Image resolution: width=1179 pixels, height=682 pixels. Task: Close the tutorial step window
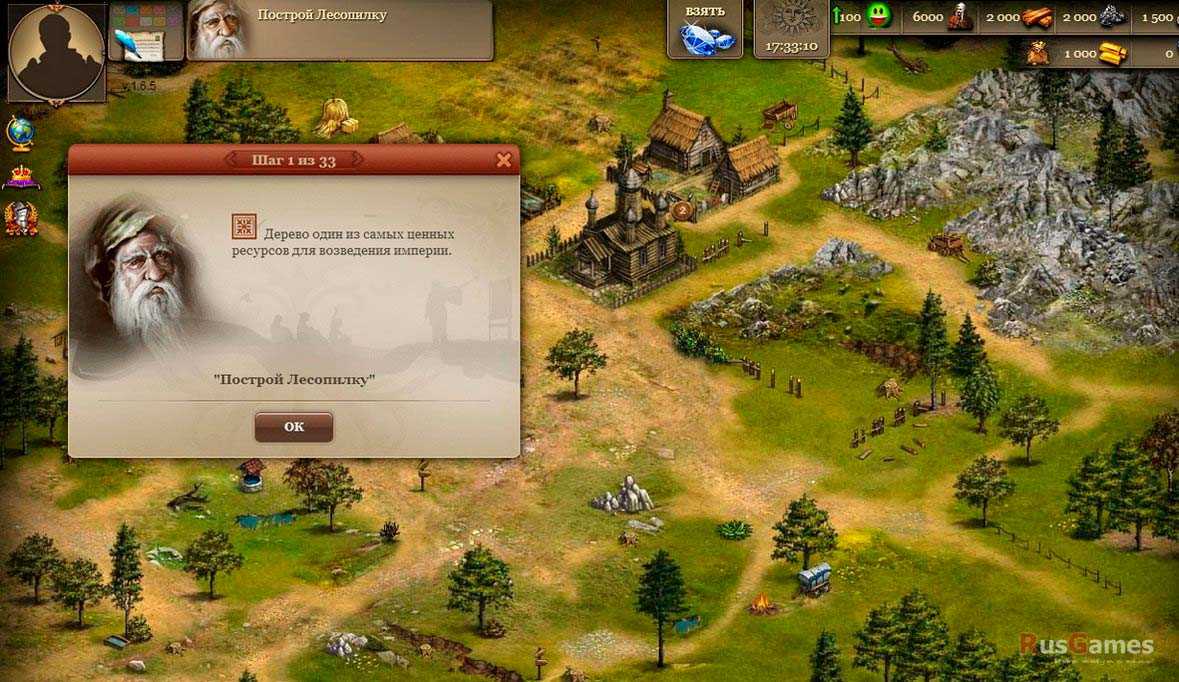pos(504,160)
